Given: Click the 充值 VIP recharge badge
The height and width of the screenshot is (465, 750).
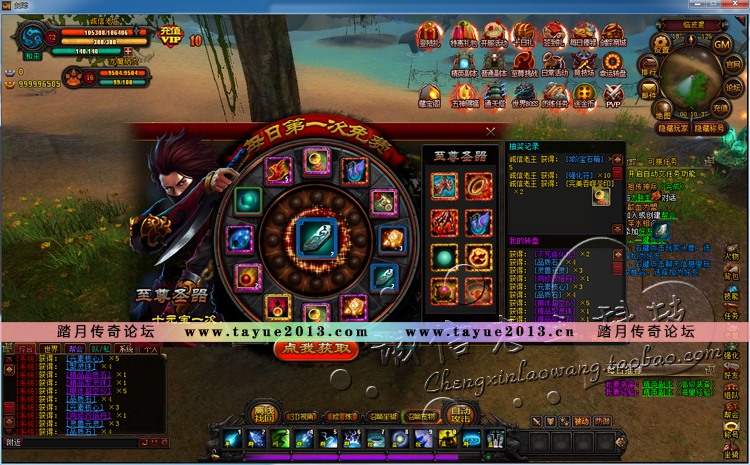Looking at the screenshot, I should click(x=169, y=37).
